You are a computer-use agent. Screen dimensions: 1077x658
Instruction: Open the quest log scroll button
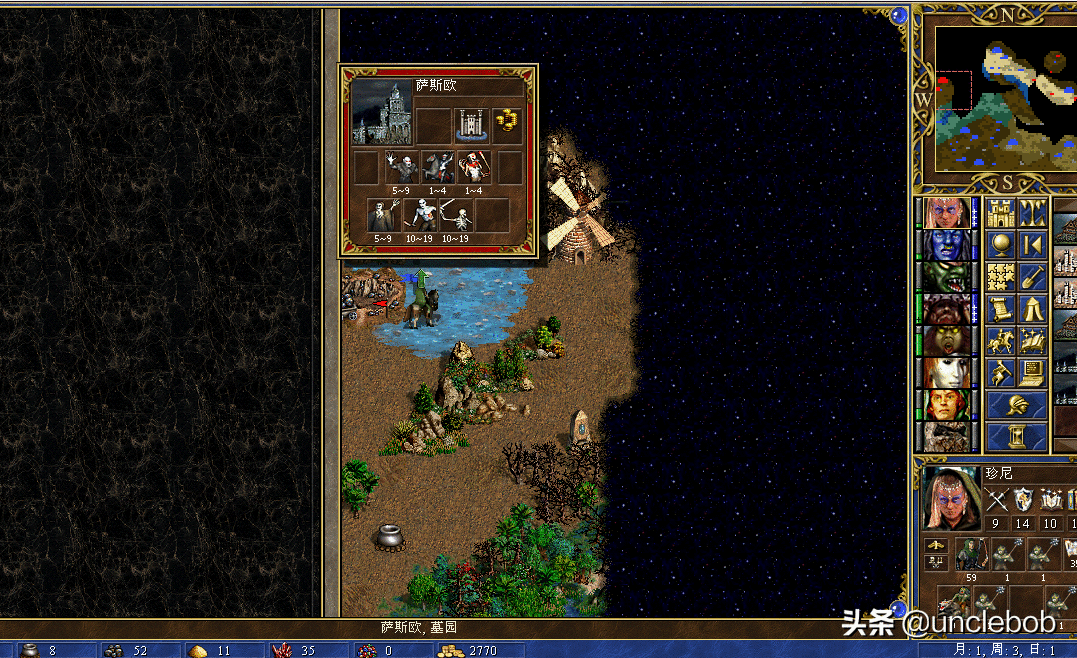[x=1001, y=309]
